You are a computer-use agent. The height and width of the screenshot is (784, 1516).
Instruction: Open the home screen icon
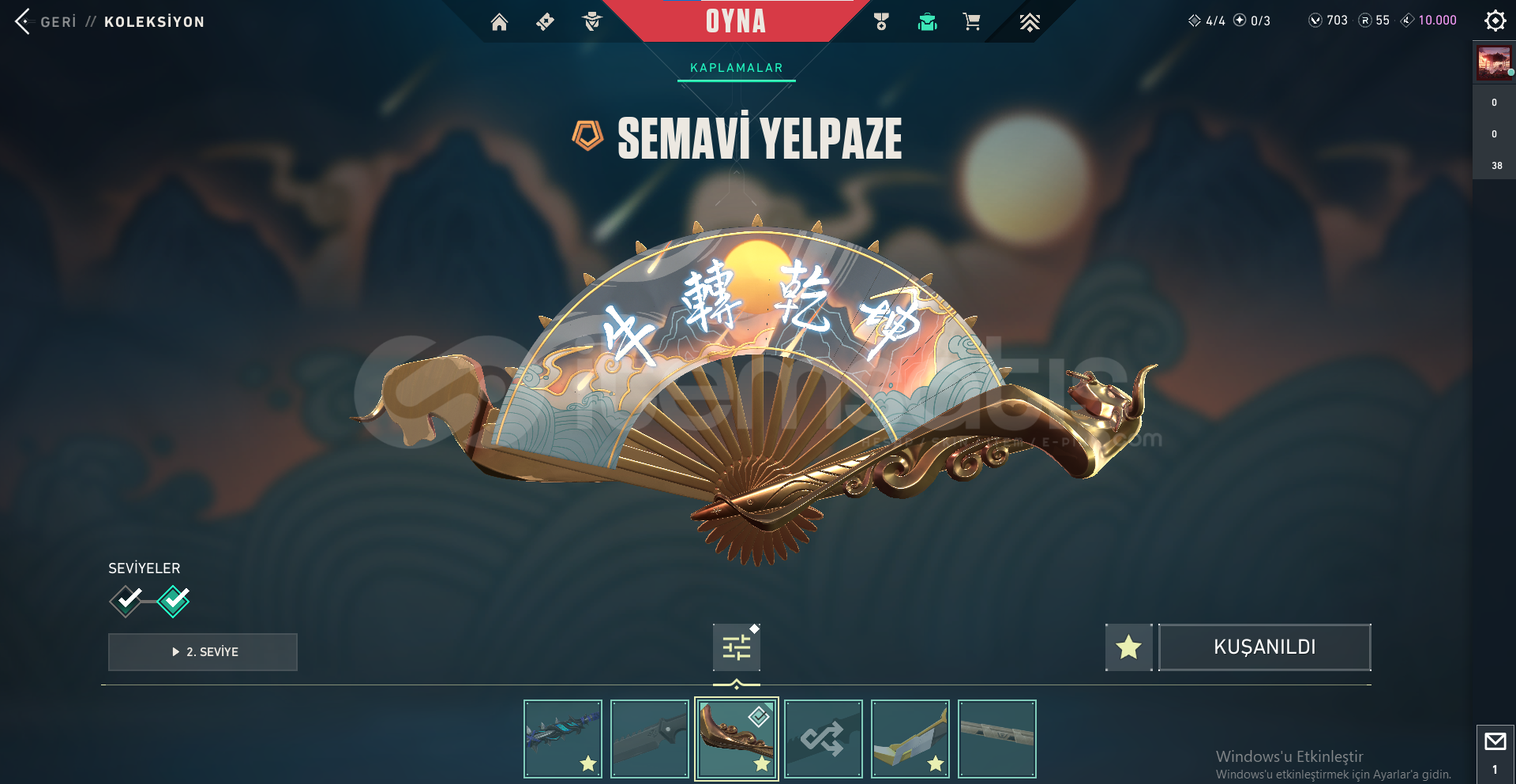click(x=499, y=22)
